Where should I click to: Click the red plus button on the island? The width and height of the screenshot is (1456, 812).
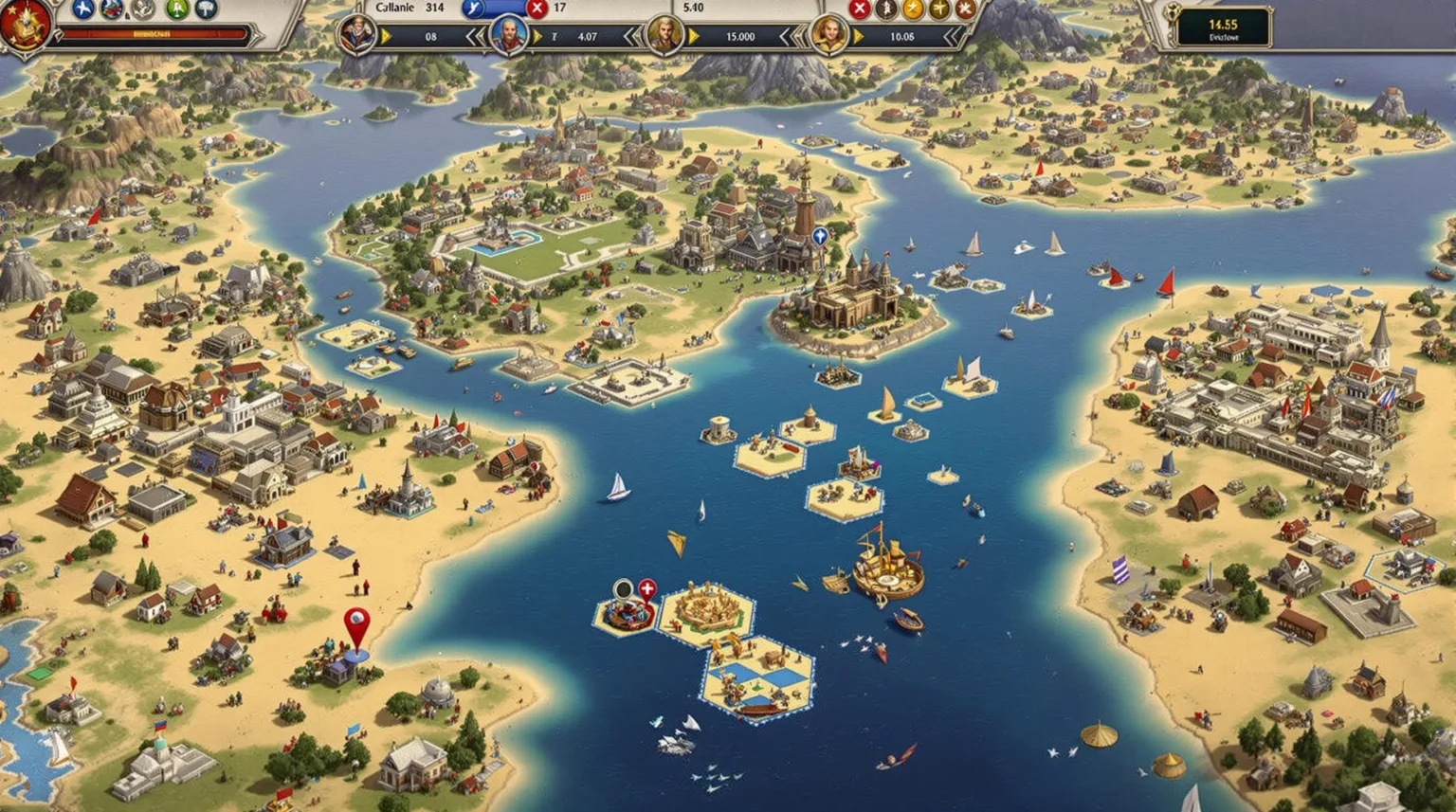click(647, 588)
